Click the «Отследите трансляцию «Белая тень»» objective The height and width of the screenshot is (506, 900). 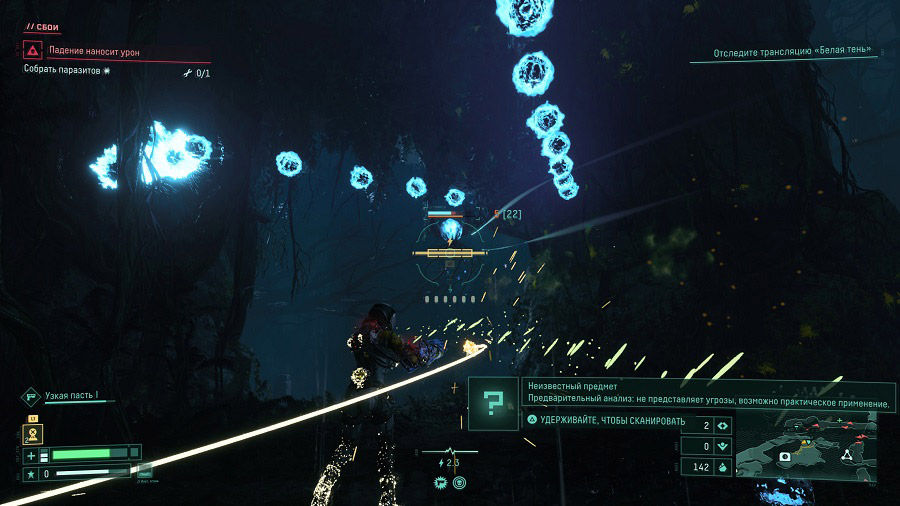click(x=792, y=50)
